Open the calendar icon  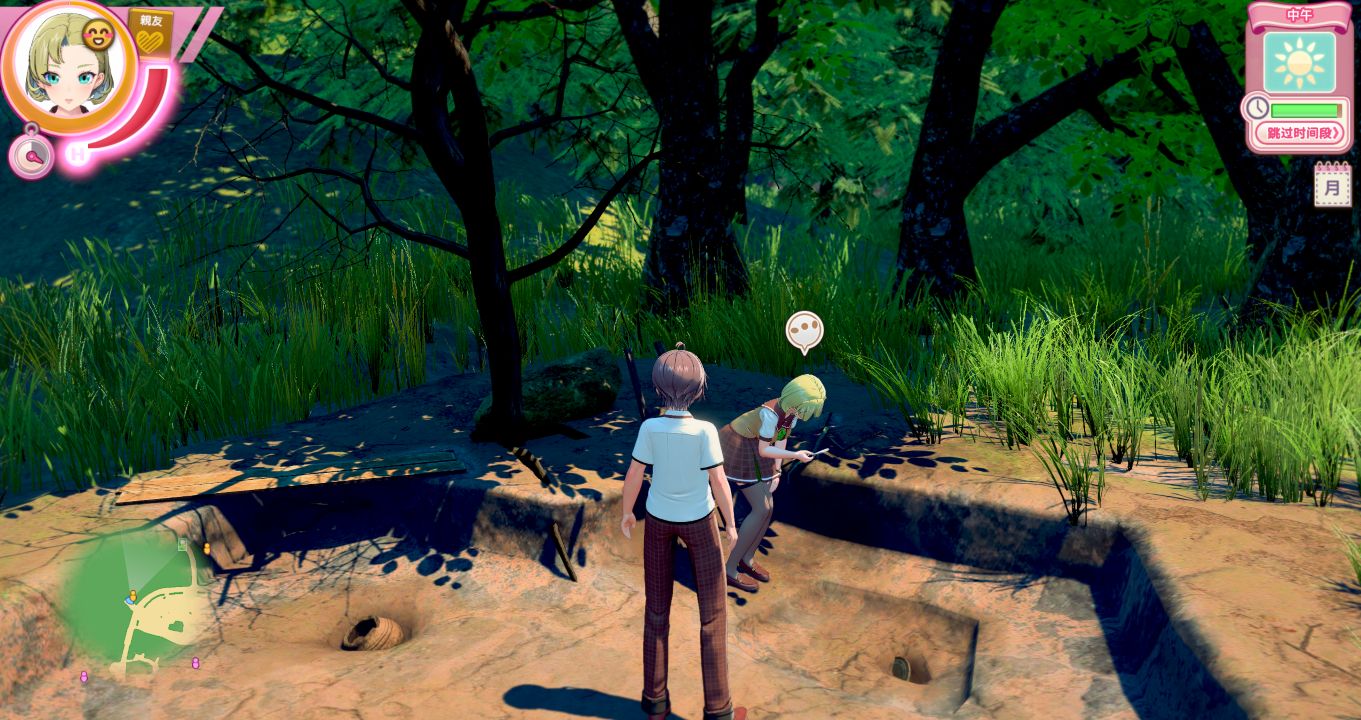(1332, 184)
